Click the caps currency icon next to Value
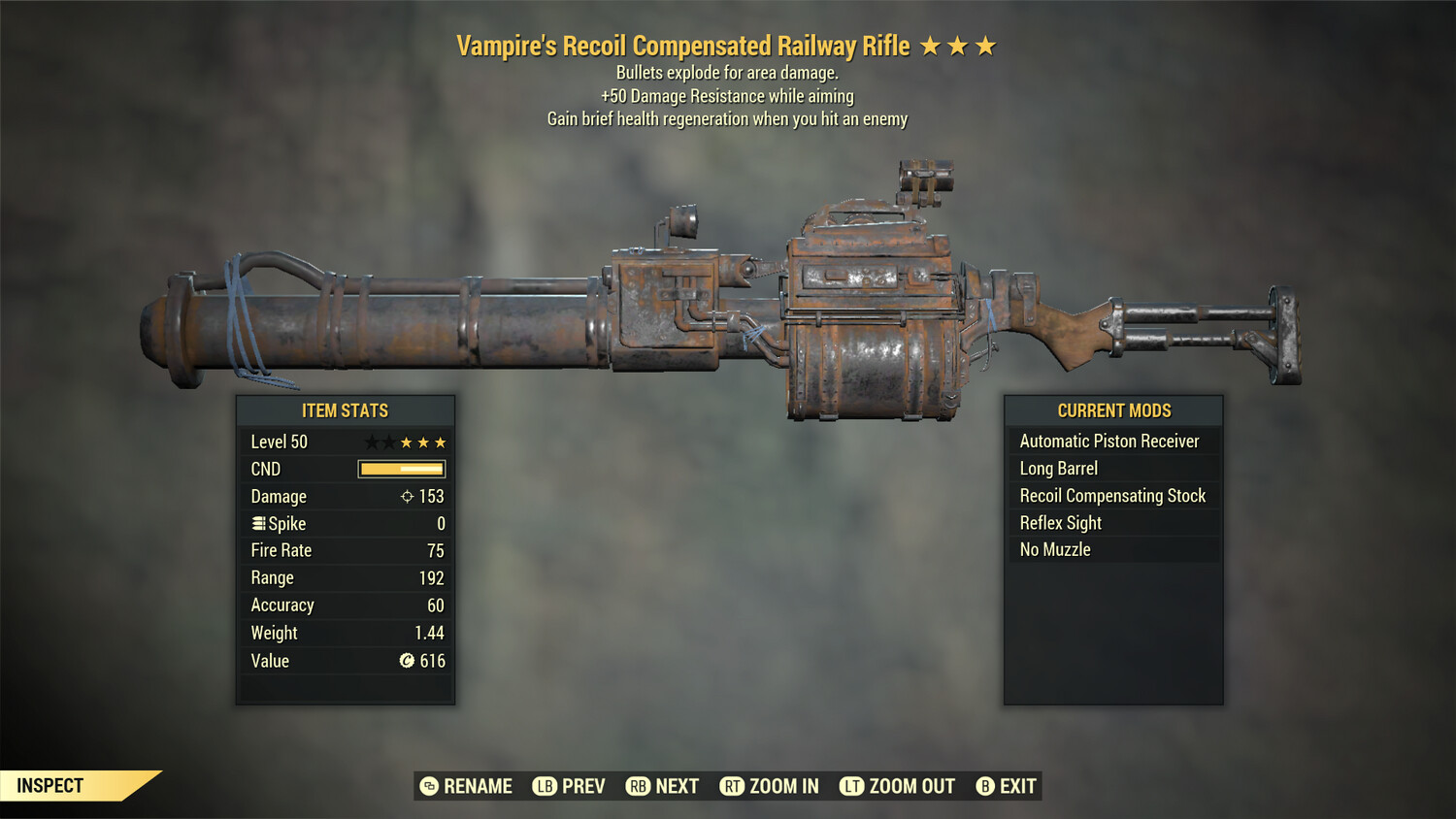The image size is (1456, 819). pos(405,661)
